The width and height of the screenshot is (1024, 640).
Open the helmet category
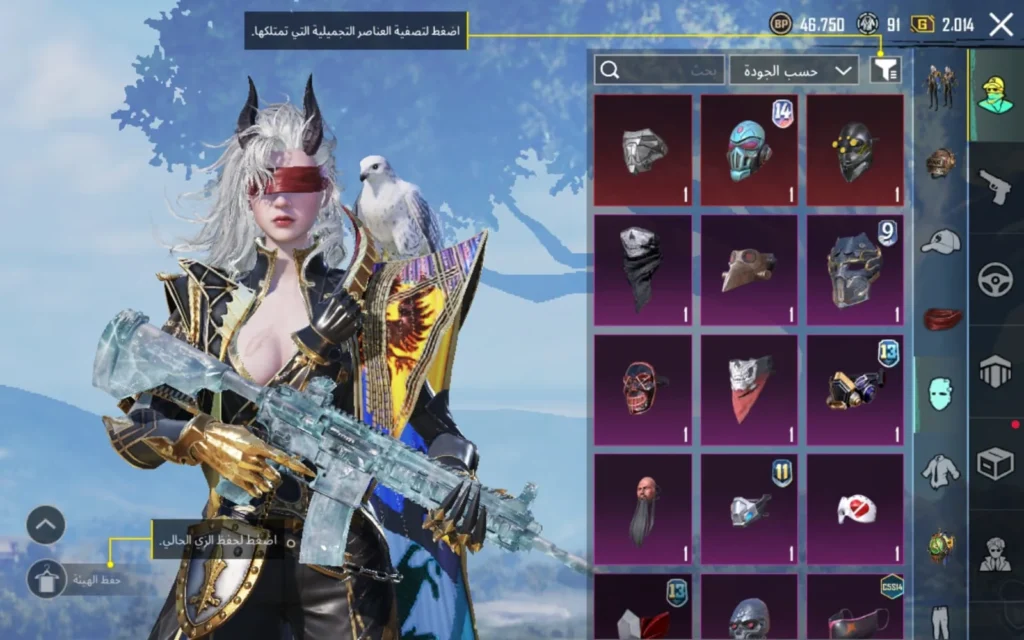pos(940,163)
